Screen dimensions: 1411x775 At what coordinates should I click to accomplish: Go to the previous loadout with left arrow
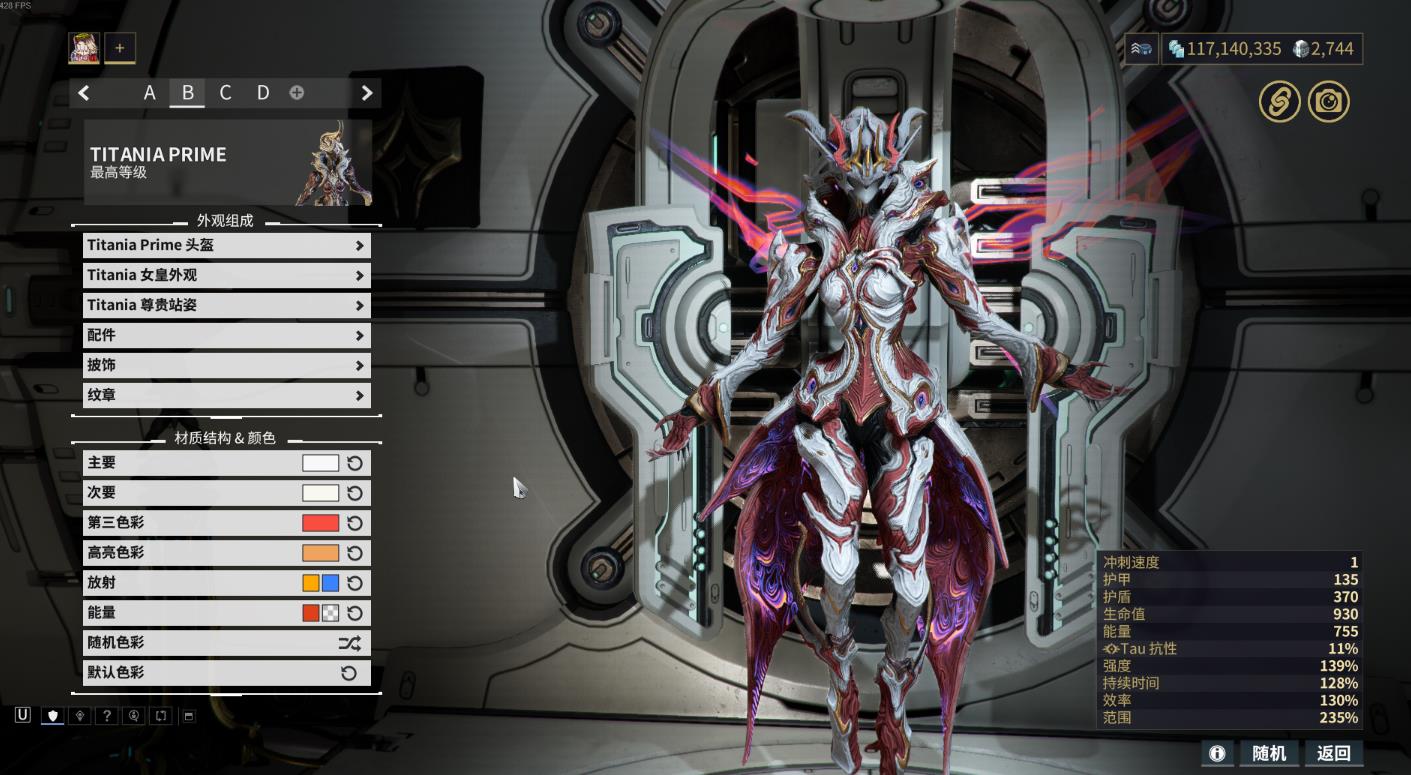point(84,93)
